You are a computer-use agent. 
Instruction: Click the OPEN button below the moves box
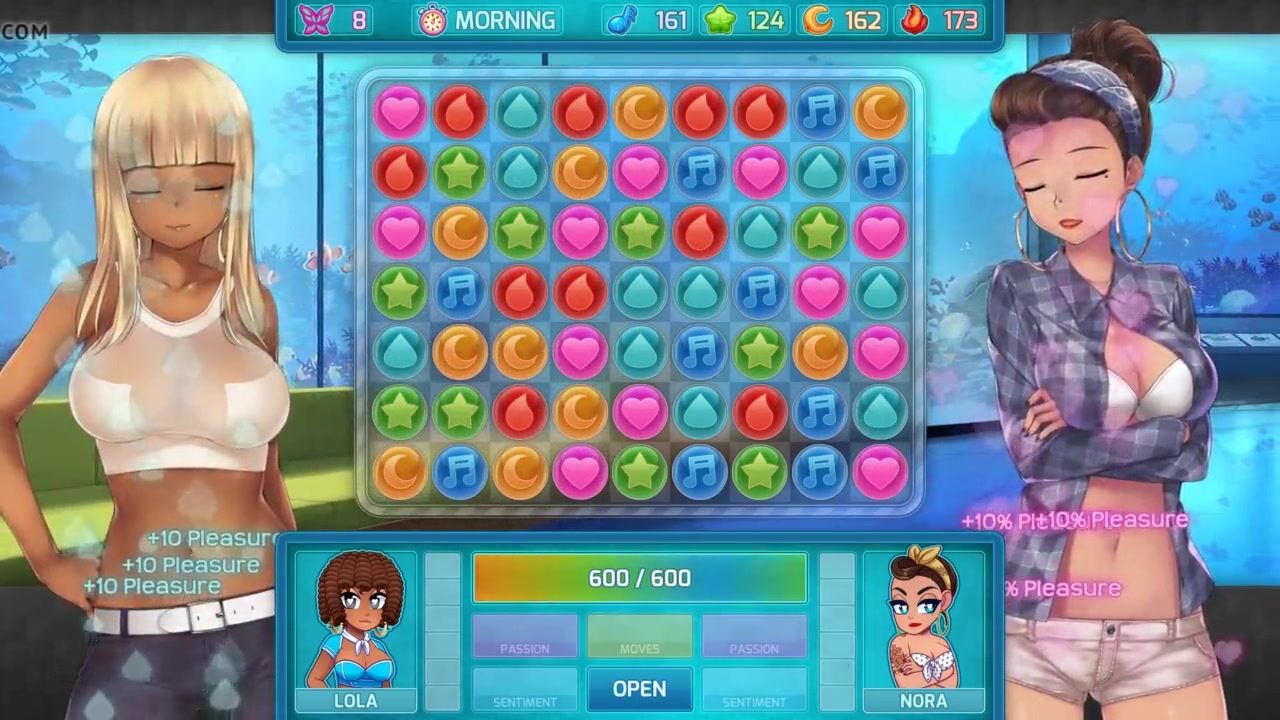click(x=639, y=689)
